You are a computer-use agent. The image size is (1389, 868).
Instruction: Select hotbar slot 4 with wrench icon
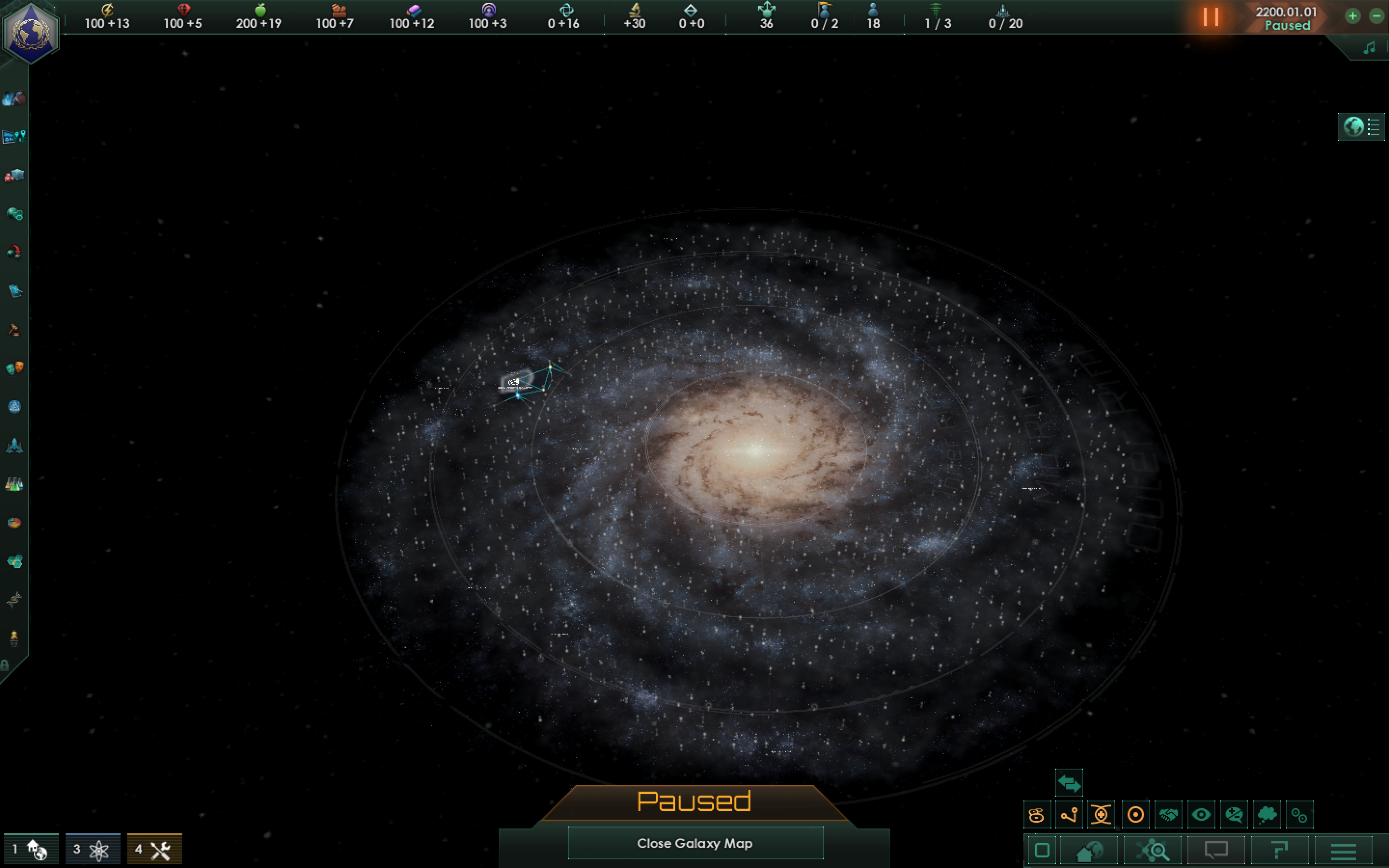(156, 849)
